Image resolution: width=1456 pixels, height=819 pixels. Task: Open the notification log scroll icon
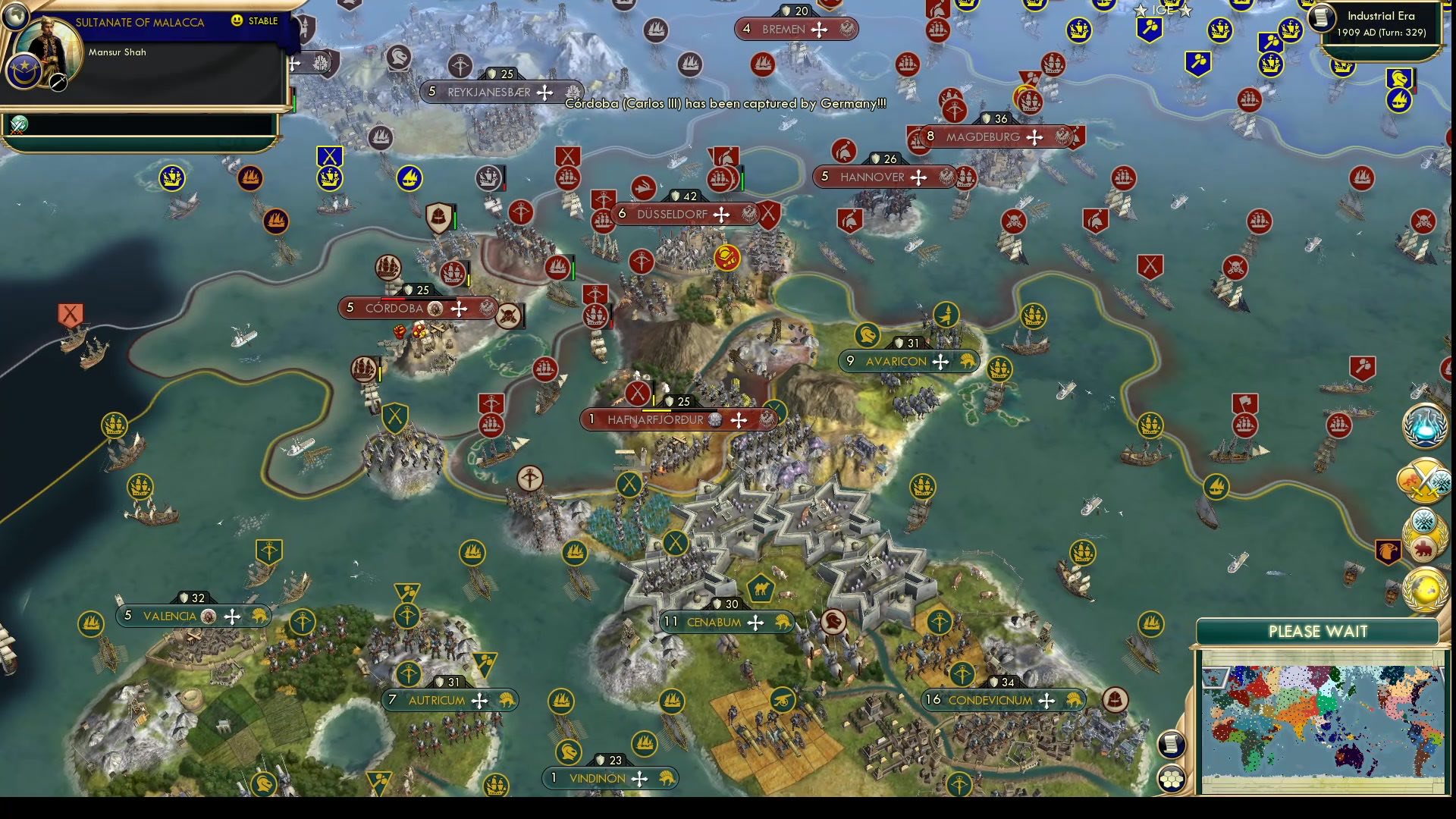1172,744
